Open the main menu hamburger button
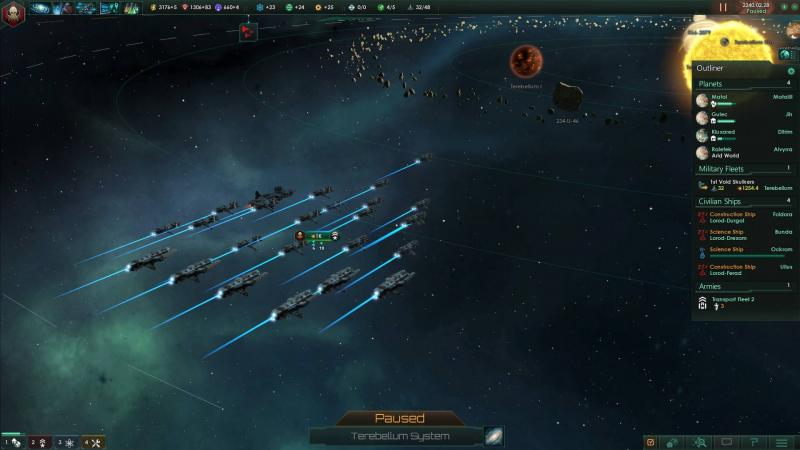 (781, 442)
